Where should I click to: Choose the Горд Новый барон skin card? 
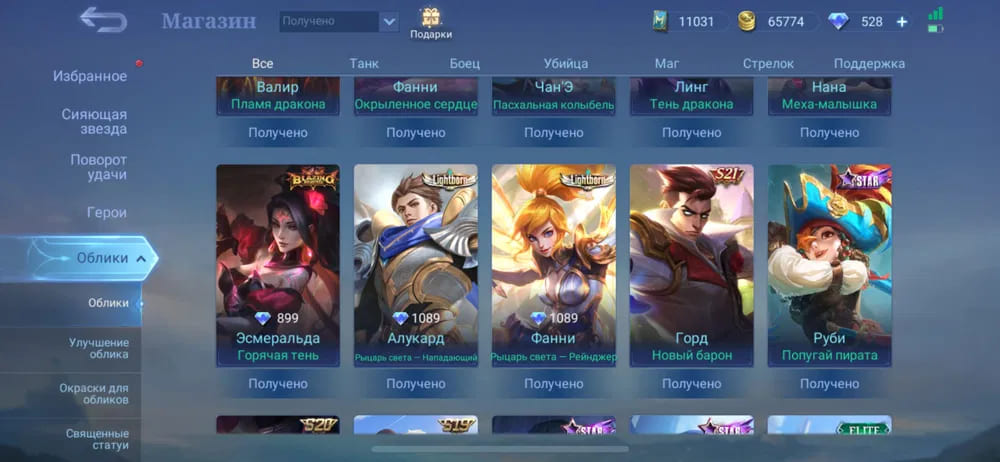[x=692, y=265]
